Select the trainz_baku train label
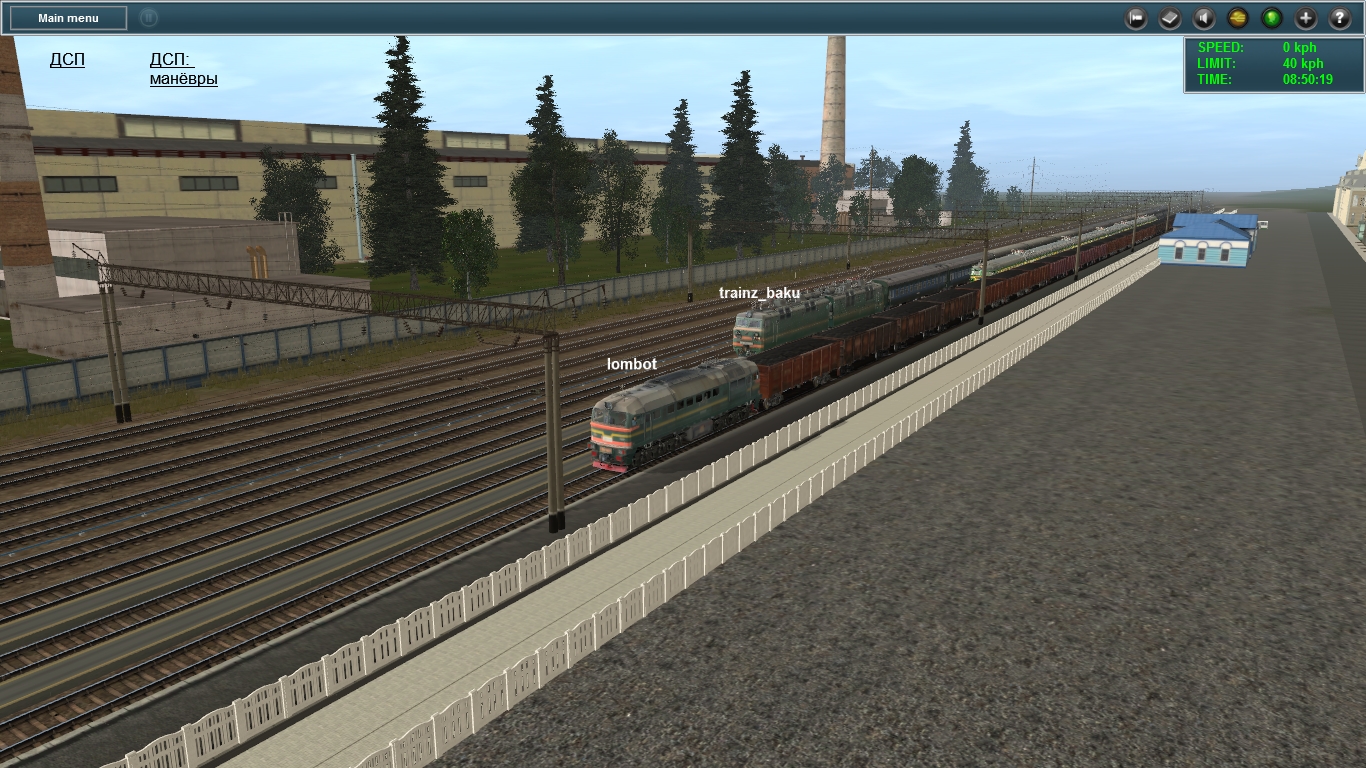This screenshot has height=768, width=1366. (759, 293)
